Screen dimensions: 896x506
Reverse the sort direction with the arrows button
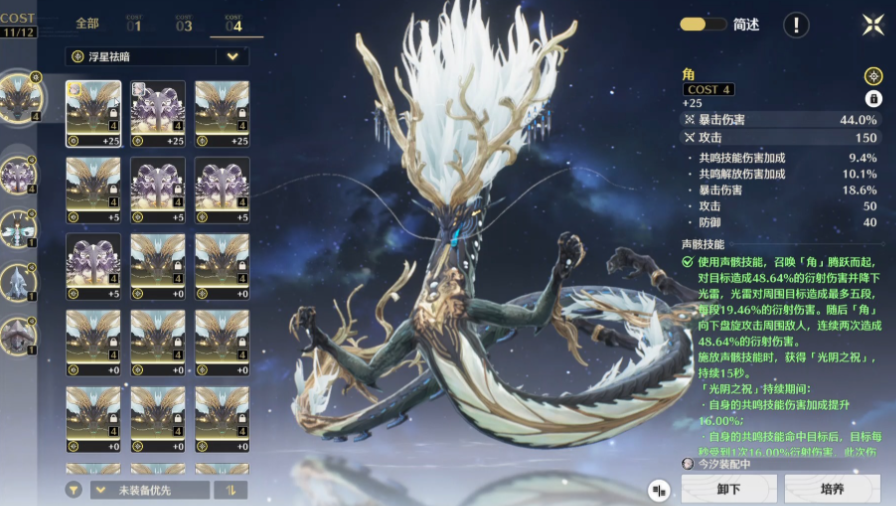tap(231, 490)
